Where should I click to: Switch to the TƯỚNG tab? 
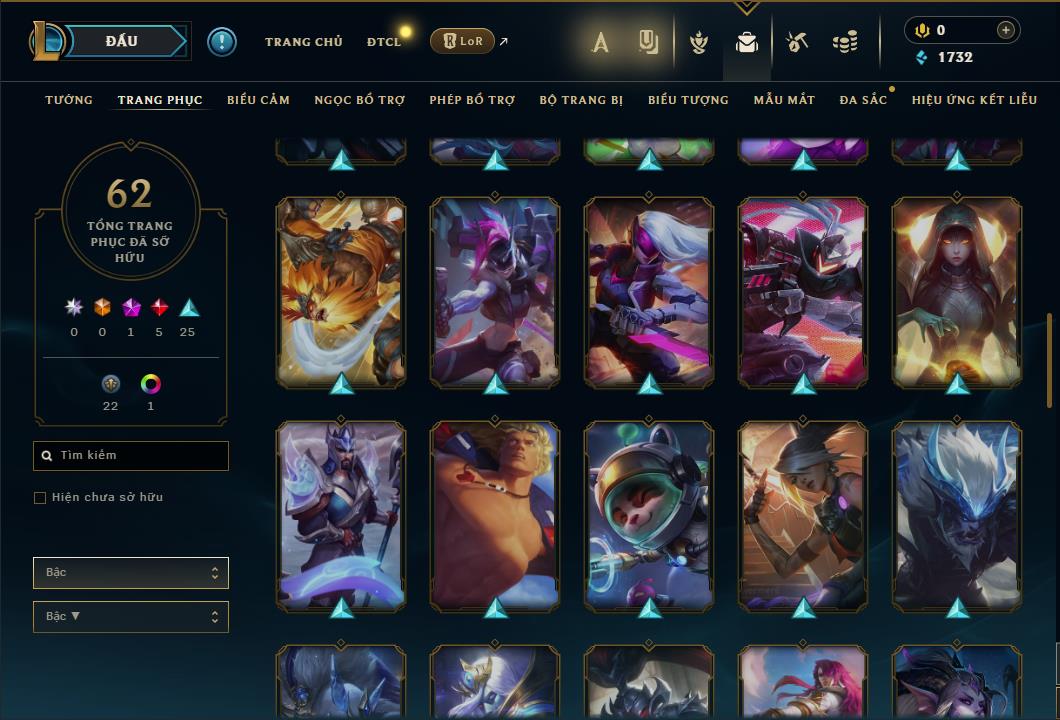pos(69,100)
